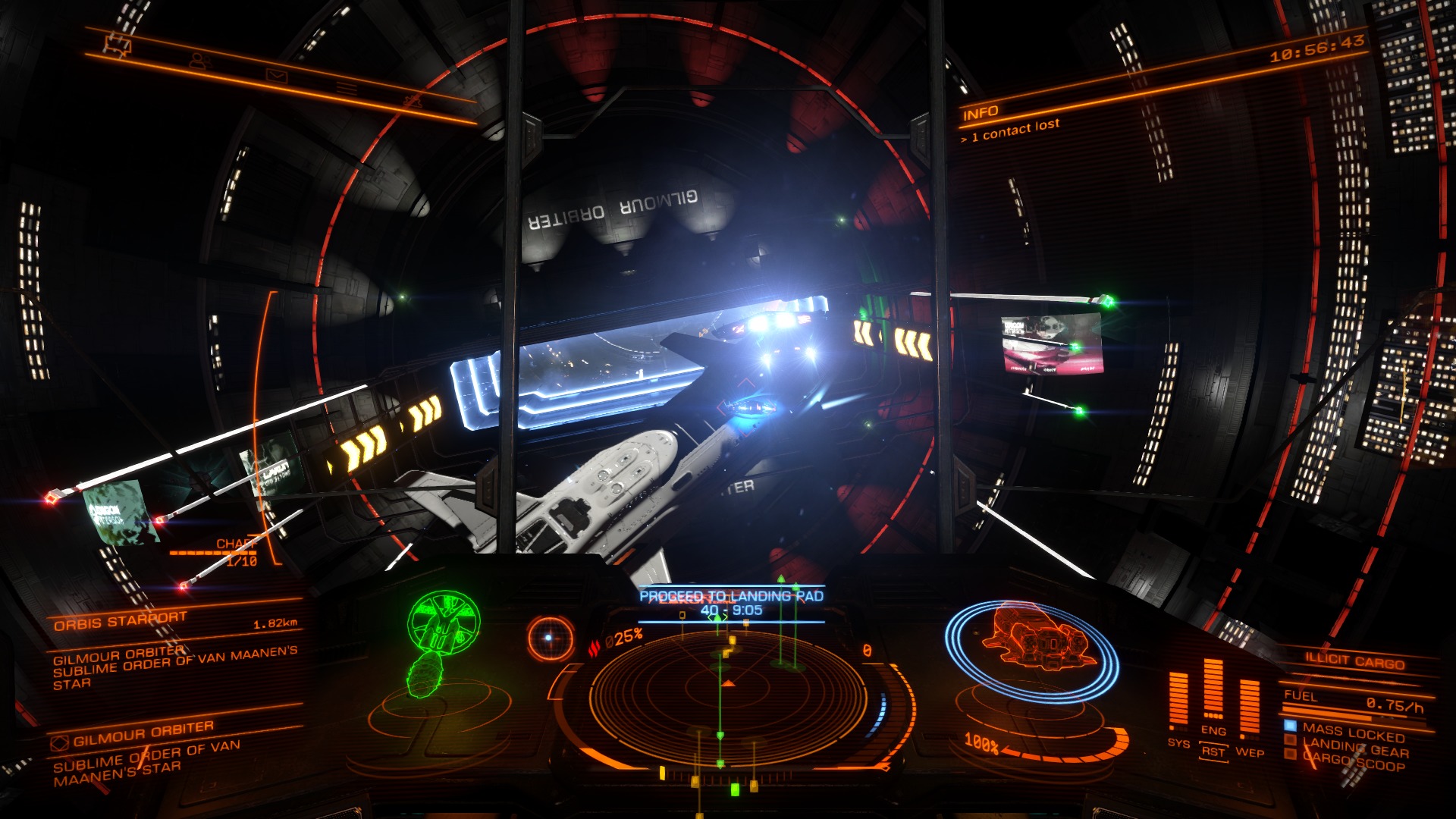Open the chat speech-bubble tab
1456x819 pixels.
click(118, 46)
